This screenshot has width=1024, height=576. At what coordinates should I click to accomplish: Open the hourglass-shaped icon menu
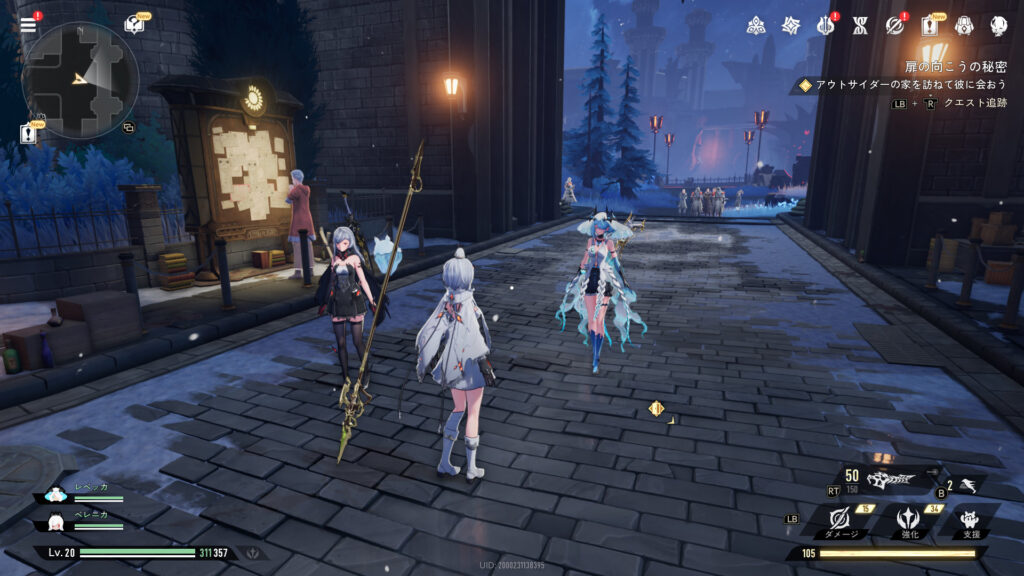860,26
